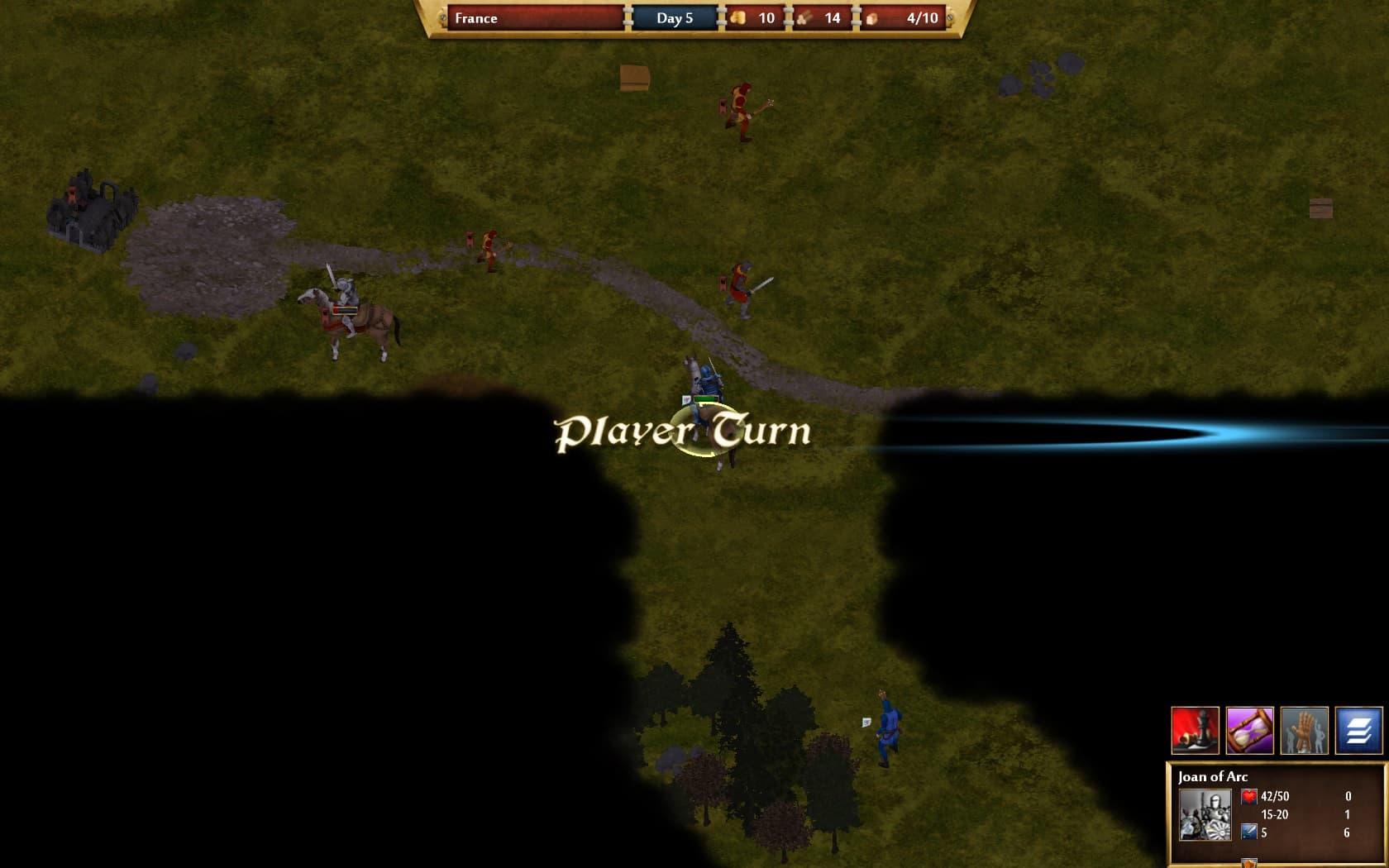Click the heart health icon in Joan's panel
This screenshot has height=868, width=1389.
click(x=1250, y=796)
